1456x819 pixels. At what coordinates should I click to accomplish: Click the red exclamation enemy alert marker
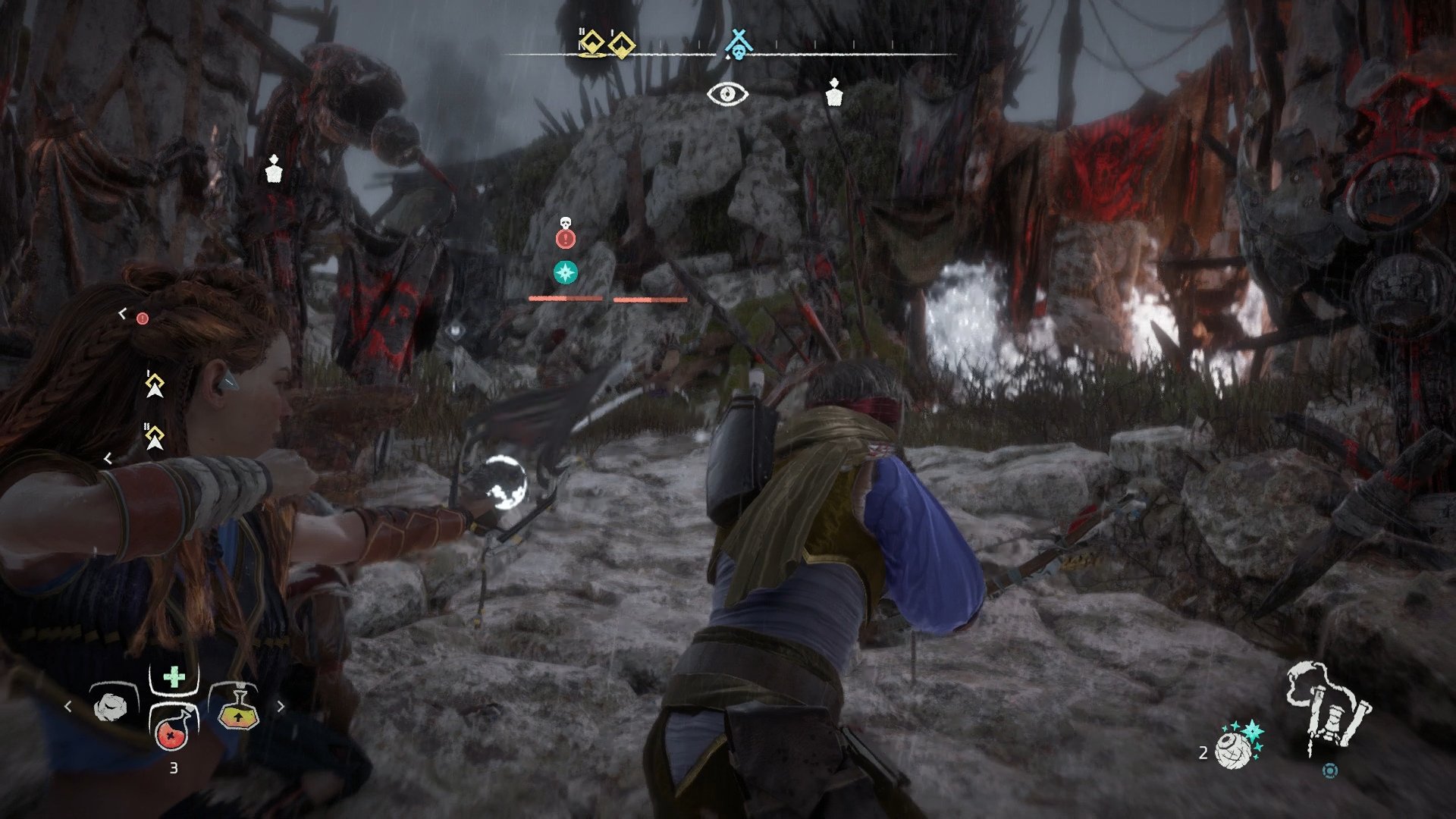click(566, 239)
